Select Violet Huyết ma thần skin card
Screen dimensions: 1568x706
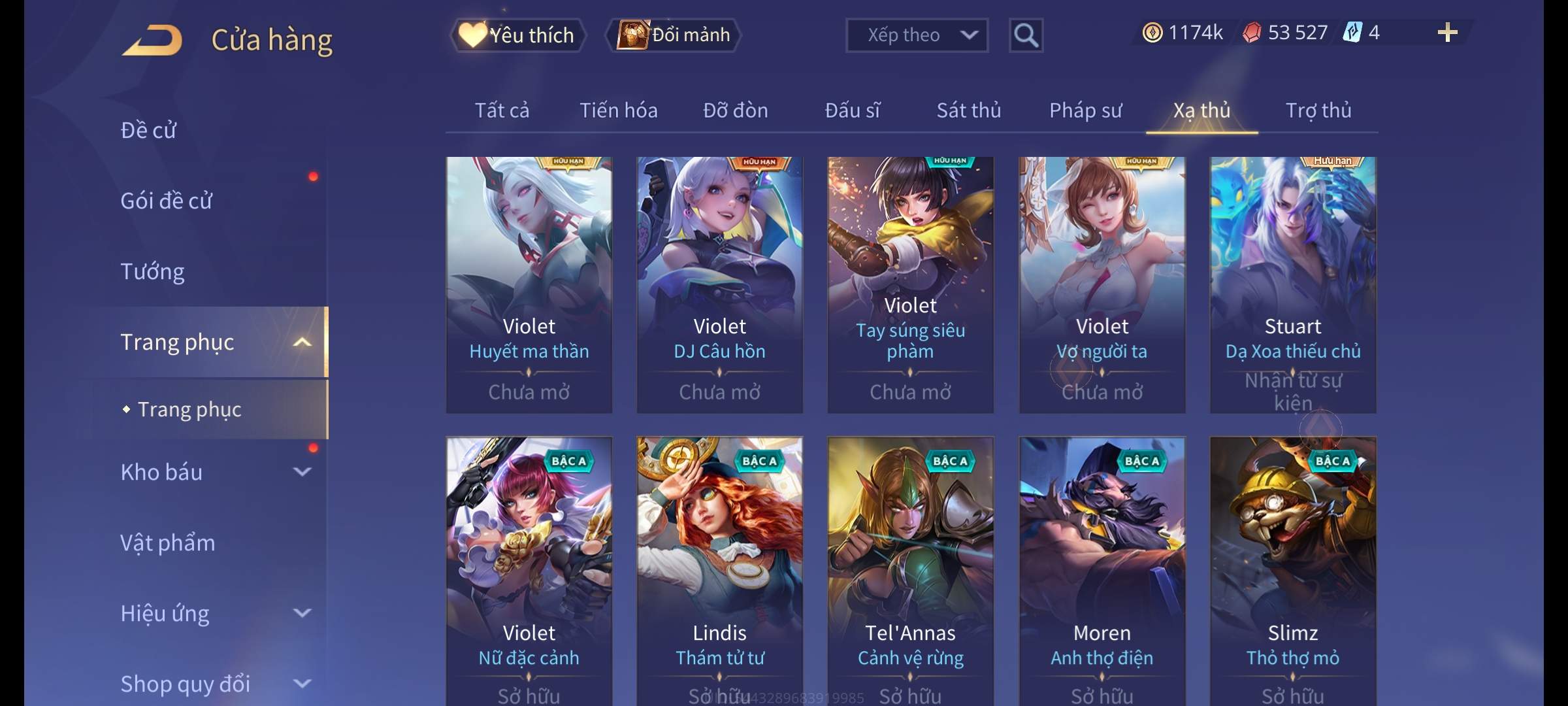point(529,284)
